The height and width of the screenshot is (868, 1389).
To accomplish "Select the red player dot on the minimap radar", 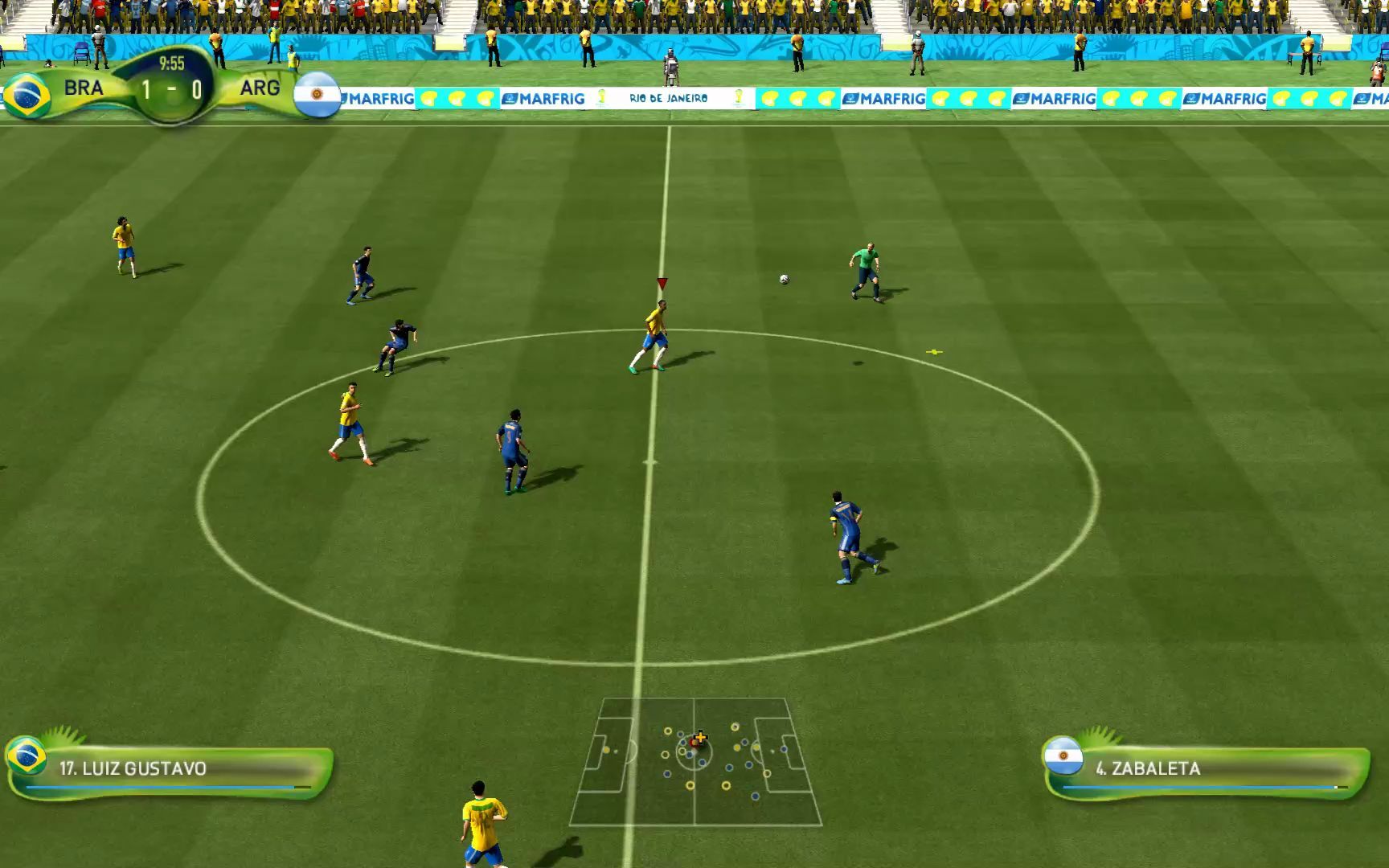I will (691, 743).
